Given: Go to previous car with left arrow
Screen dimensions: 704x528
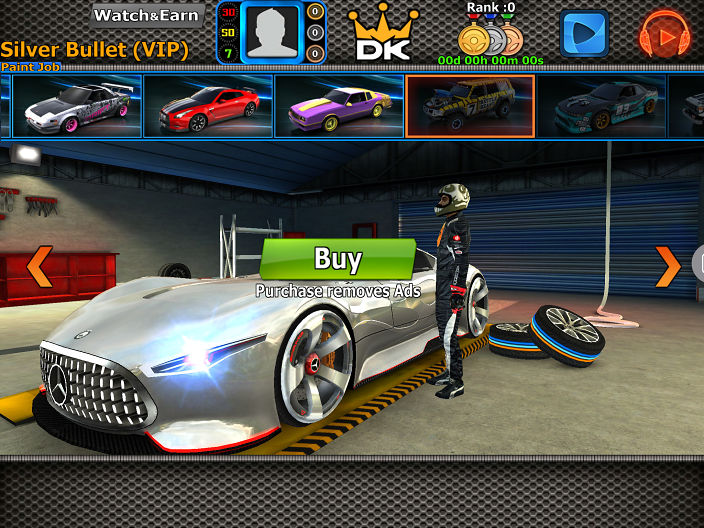Looking at the screenshot, I should click(38, 267).
